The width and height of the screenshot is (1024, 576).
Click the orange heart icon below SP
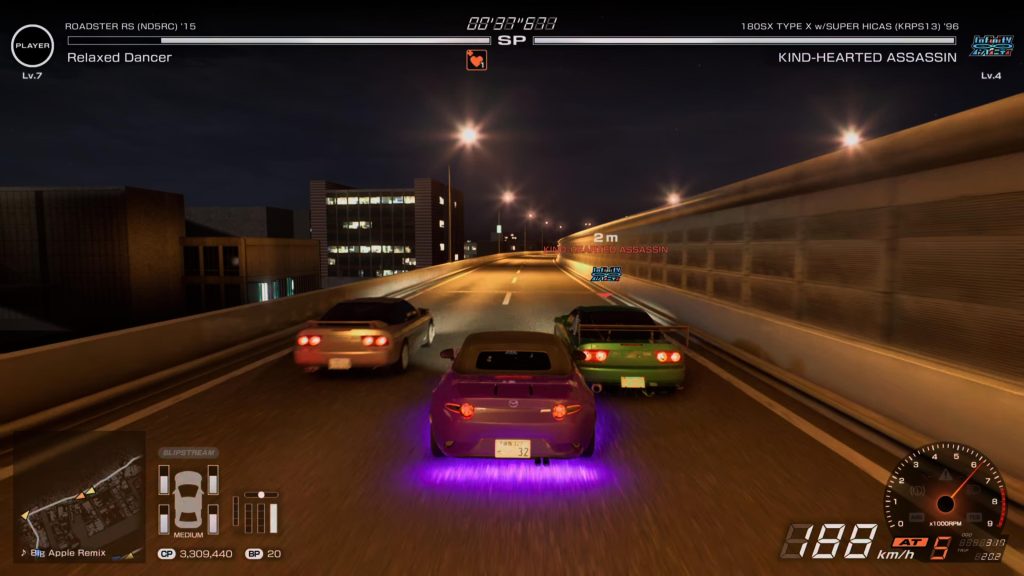476,60
